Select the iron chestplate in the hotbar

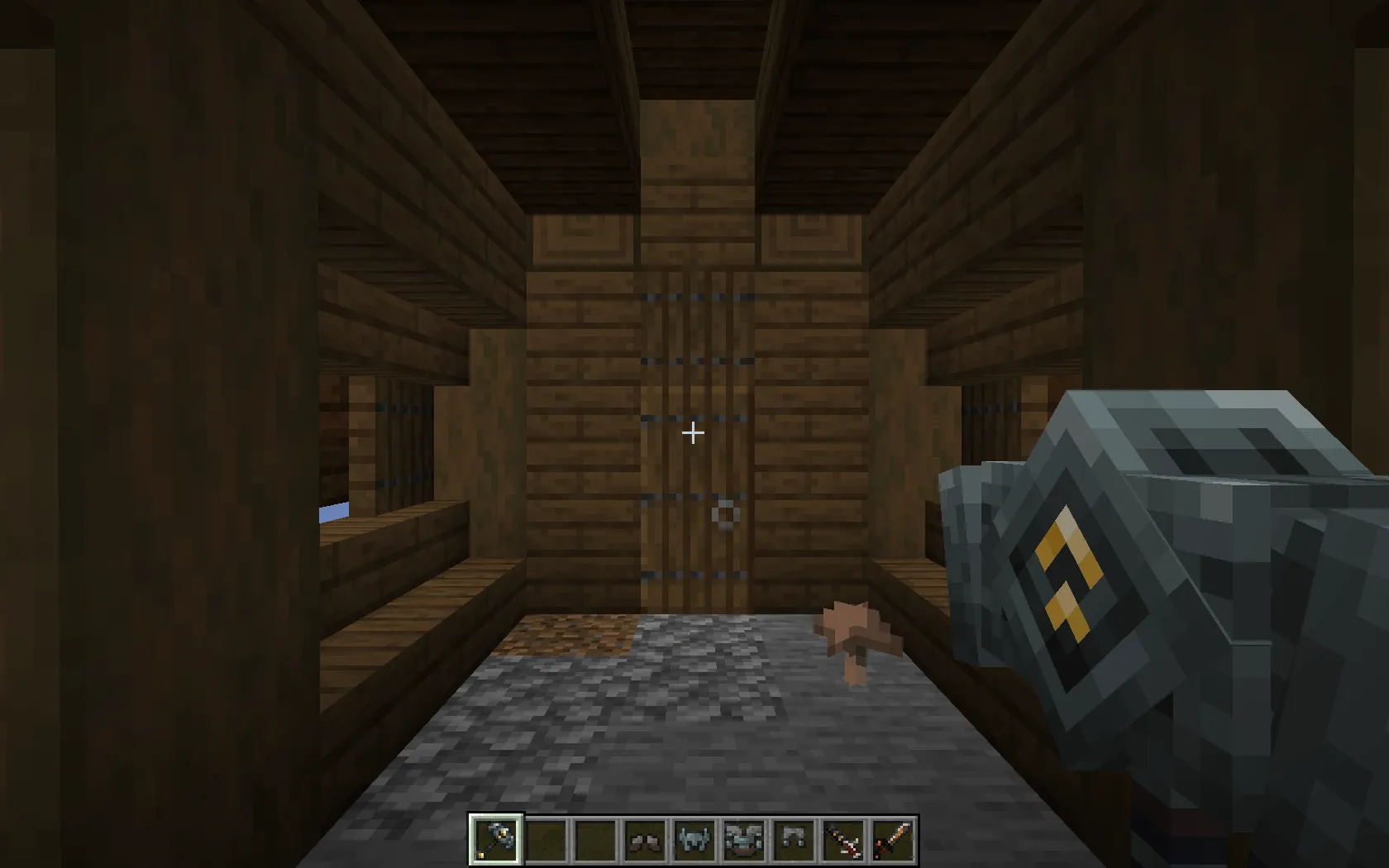point(743,841)
